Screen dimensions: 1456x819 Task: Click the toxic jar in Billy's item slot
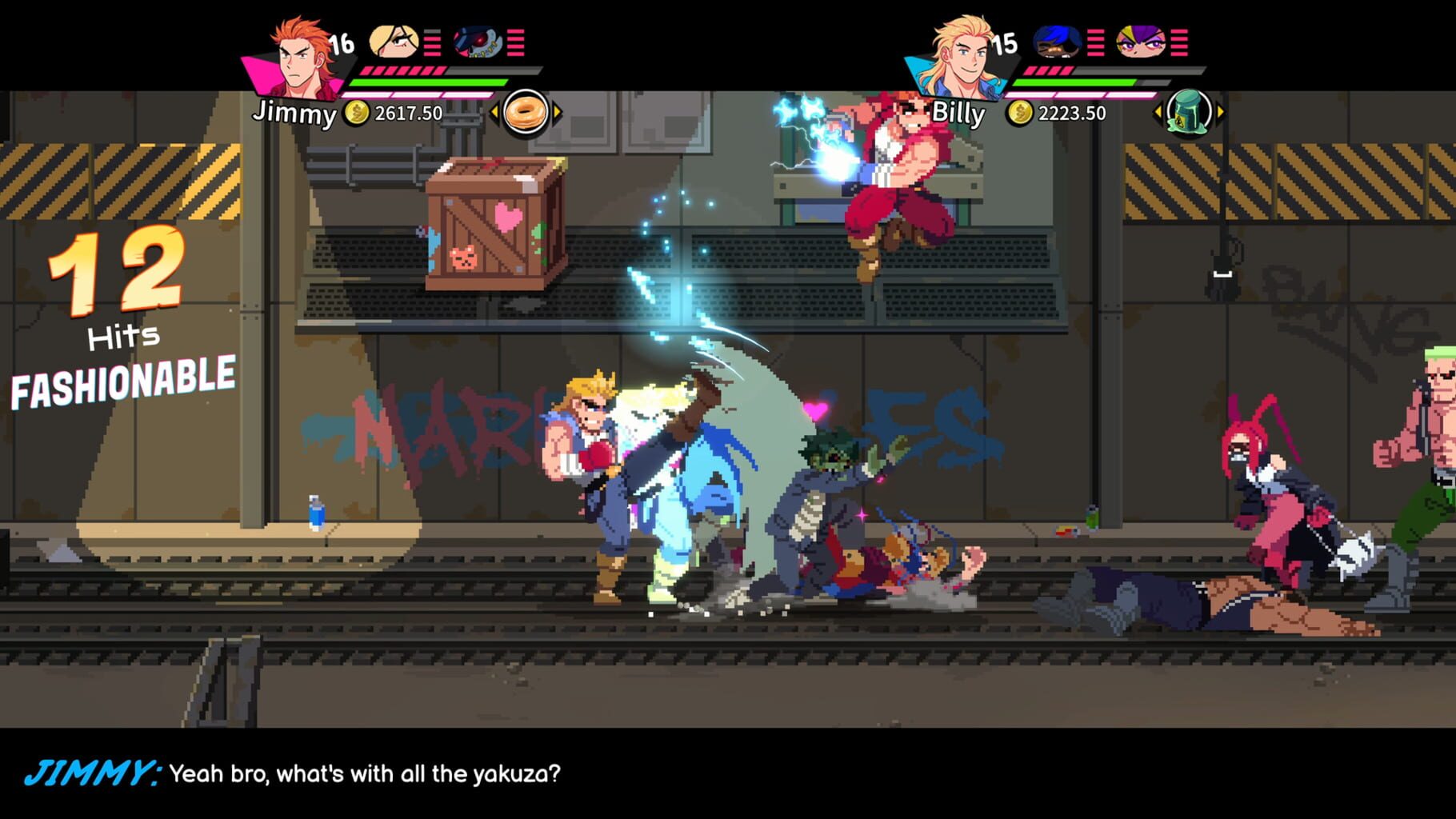click(x=1190, y=114)
